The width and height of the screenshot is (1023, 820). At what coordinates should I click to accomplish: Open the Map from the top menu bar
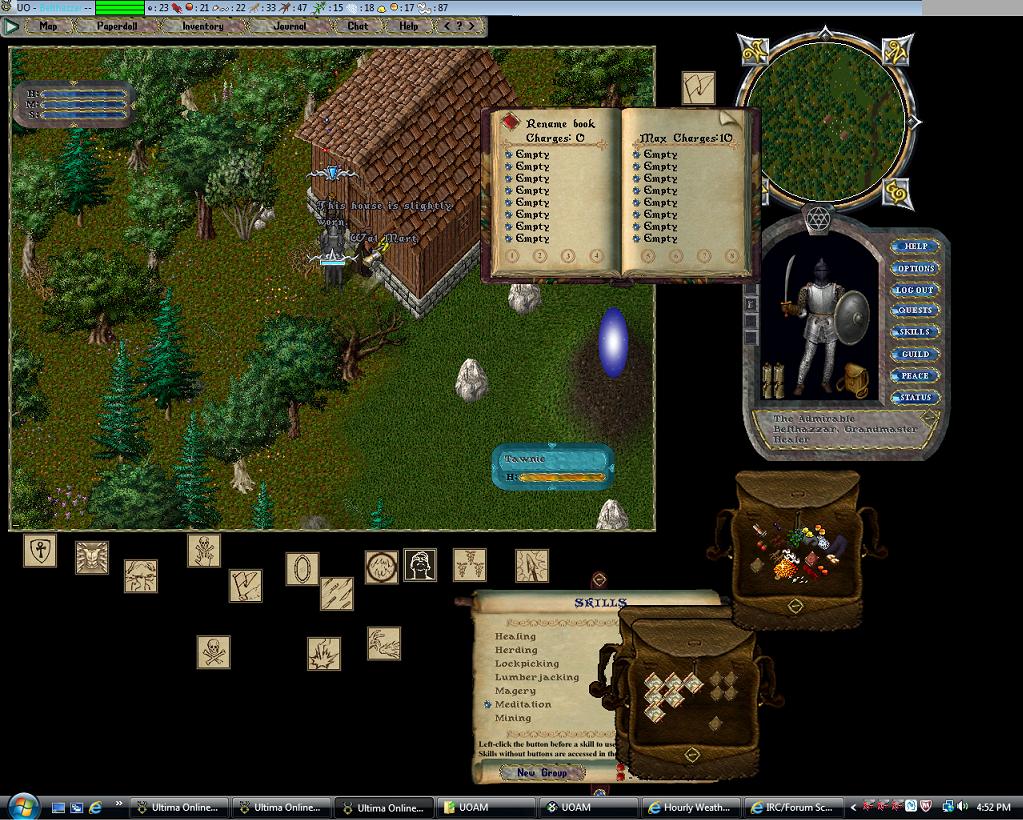pos(48,26)
